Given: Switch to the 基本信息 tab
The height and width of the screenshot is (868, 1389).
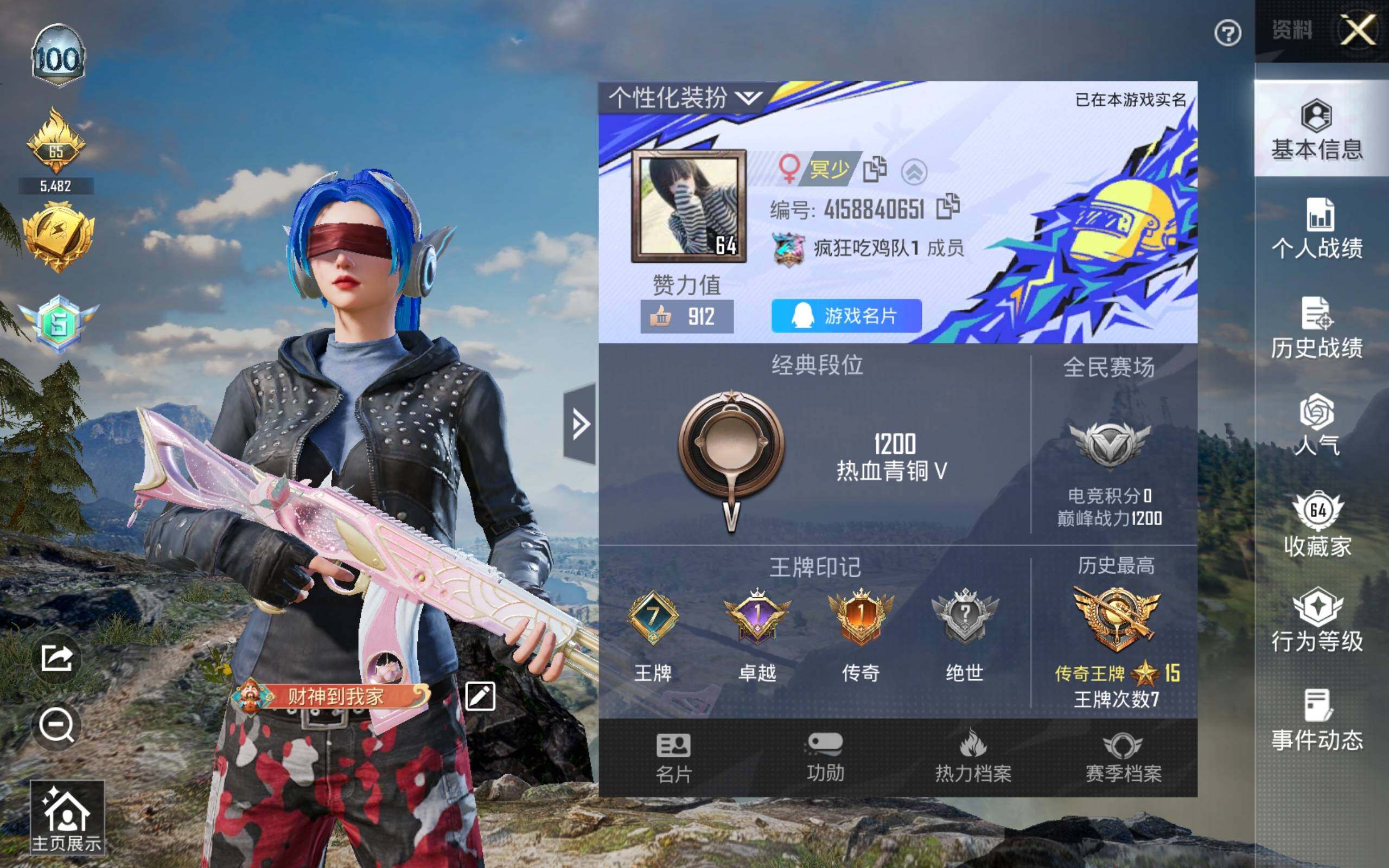Looking at the screenshot, I should 1317,130.
